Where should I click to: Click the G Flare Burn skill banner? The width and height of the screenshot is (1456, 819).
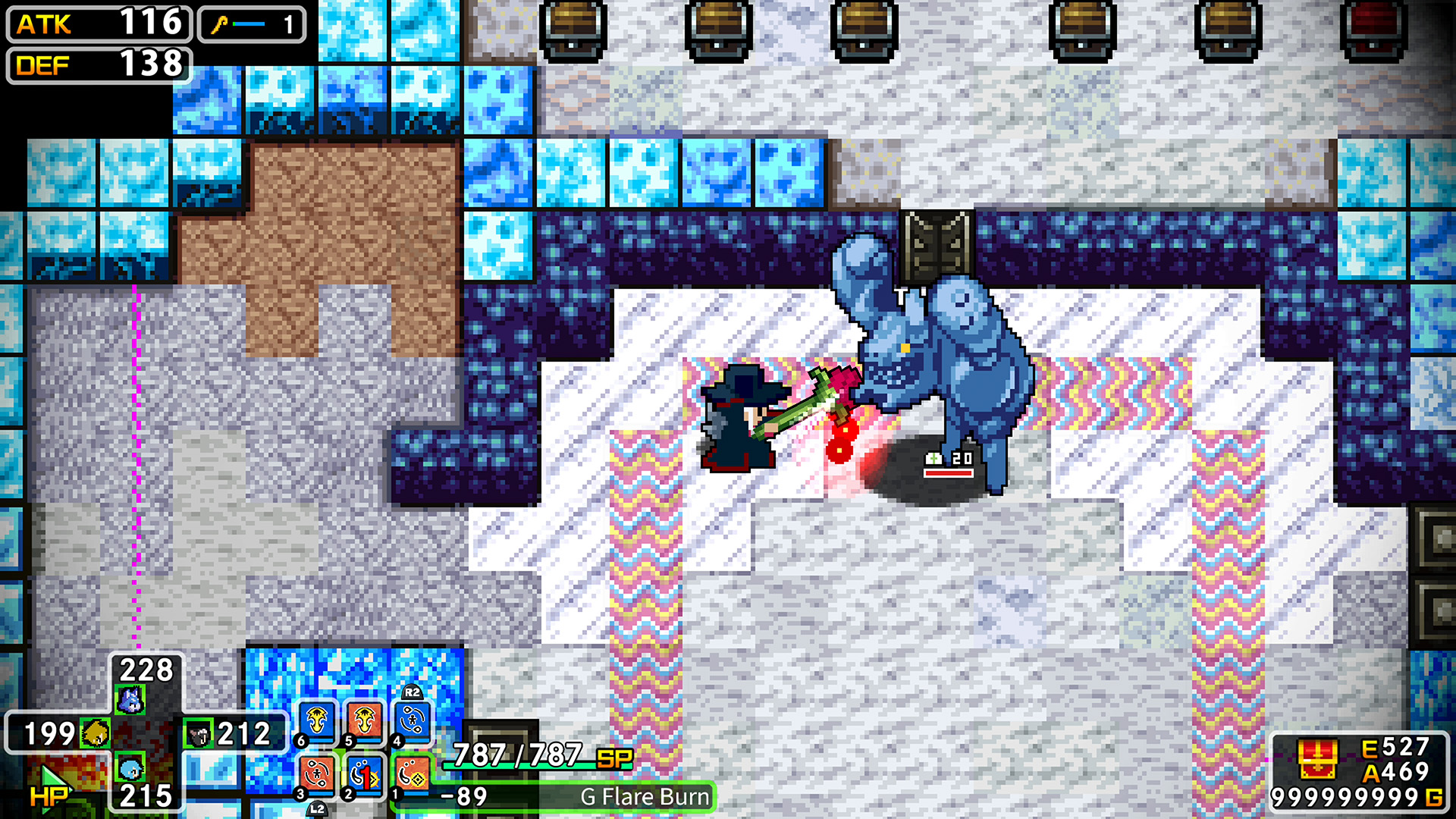pyautogui.click(x=643, y=797)
